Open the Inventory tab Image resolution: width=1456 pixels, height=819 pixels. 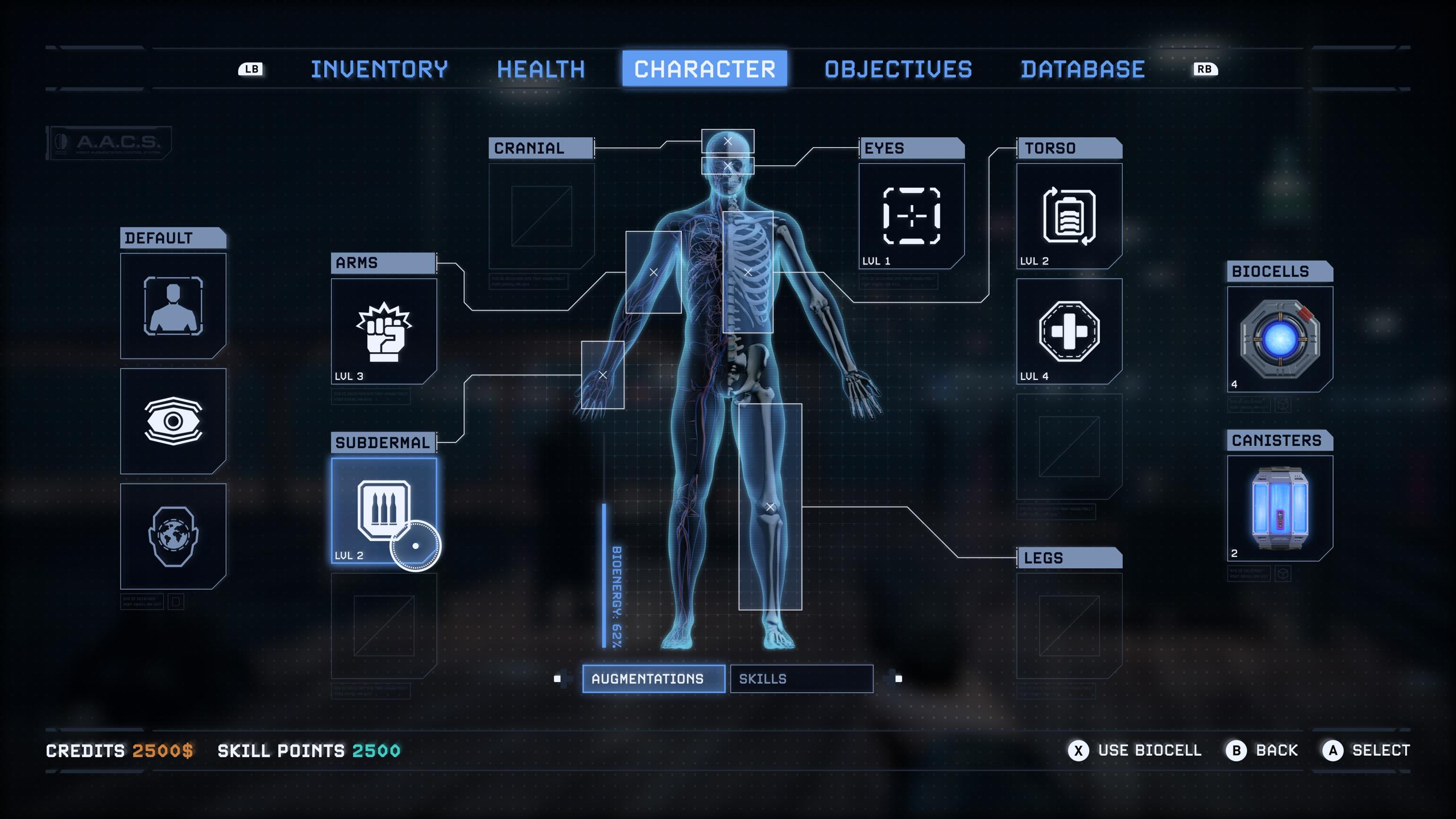(x=379, y=69)
